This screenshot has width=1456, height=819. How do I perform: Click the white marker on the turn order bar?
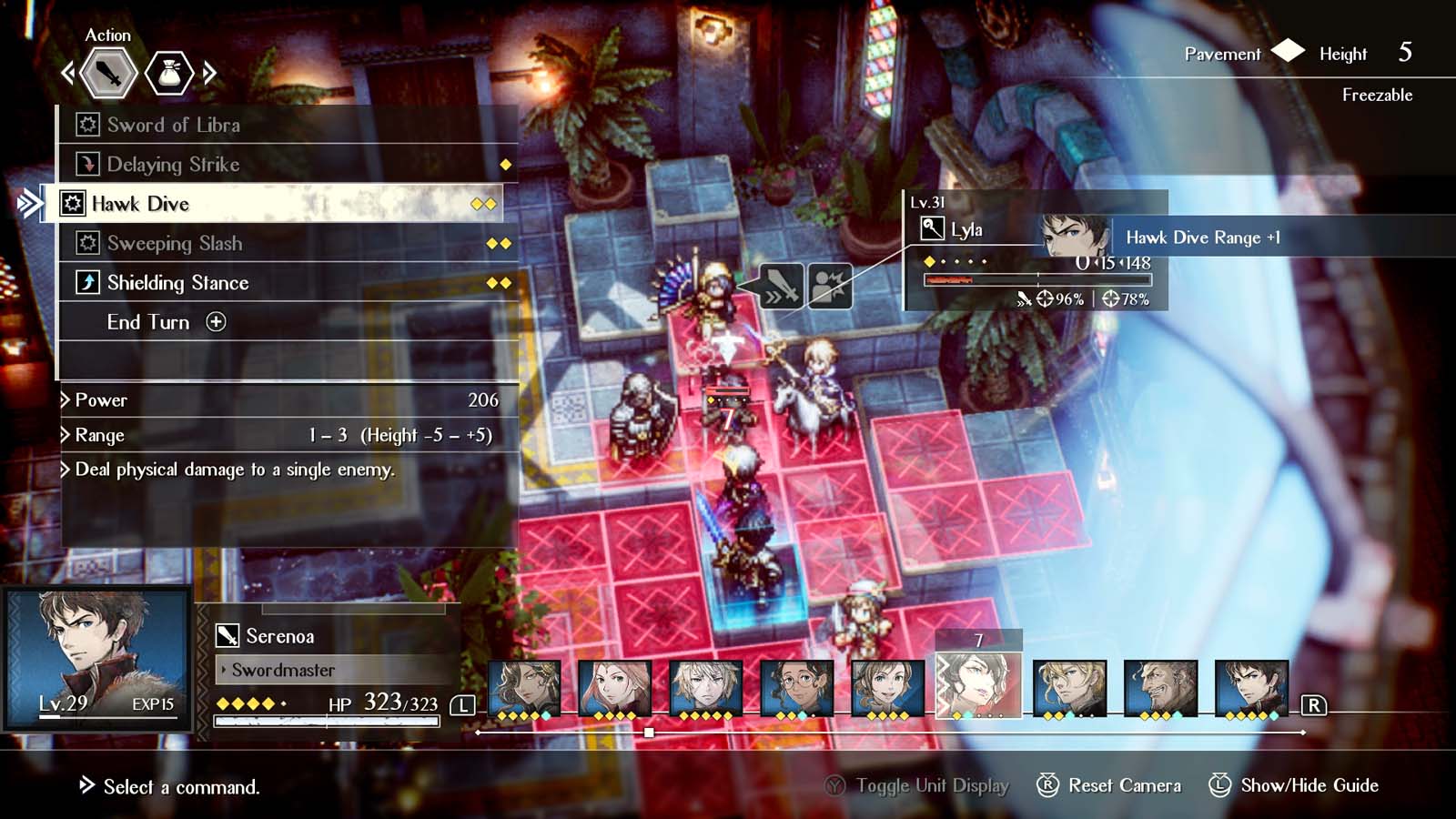coord(648,731)
